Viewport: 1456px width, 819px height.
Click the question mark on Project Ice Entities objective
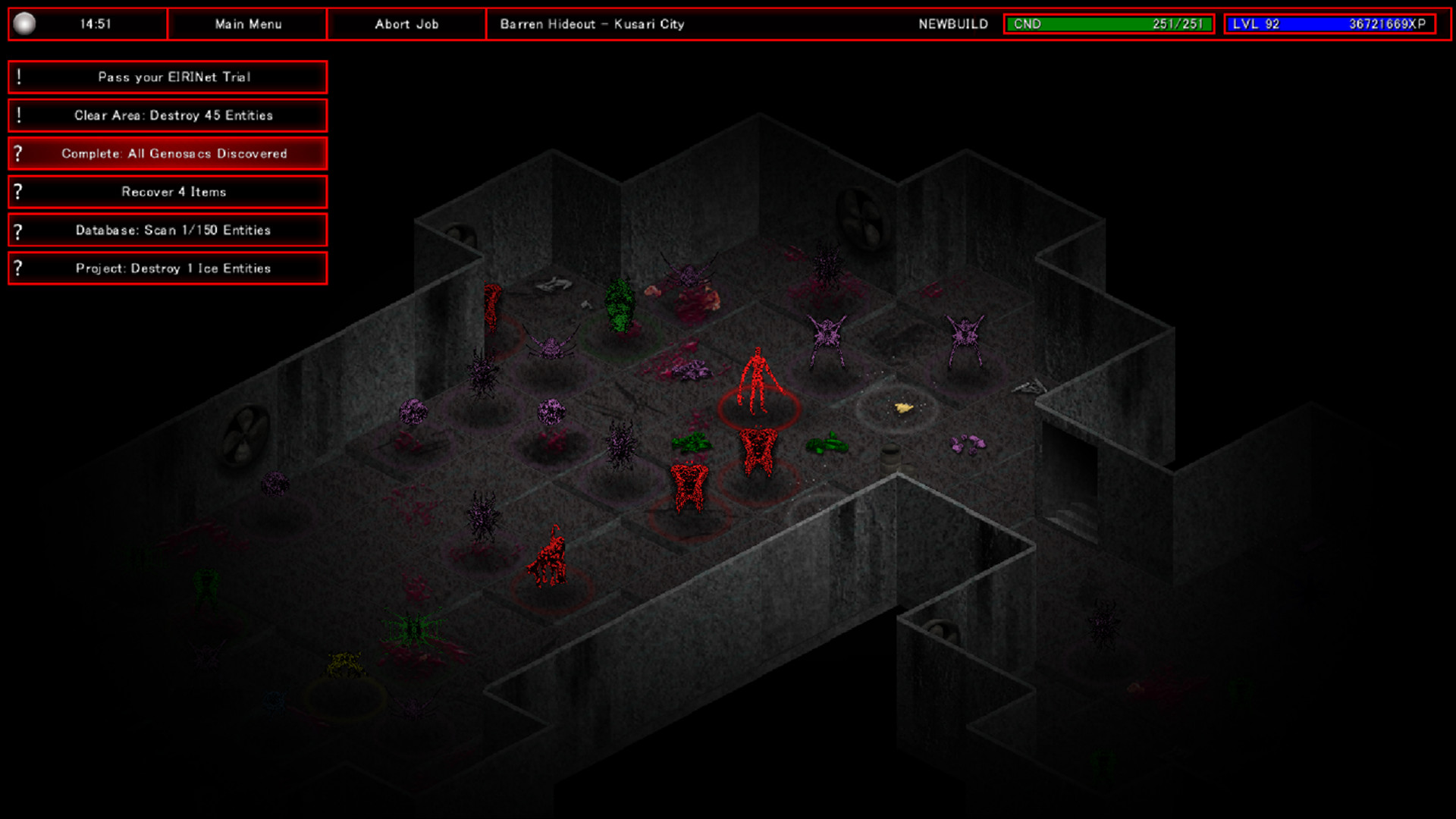[x=19, y=268]
